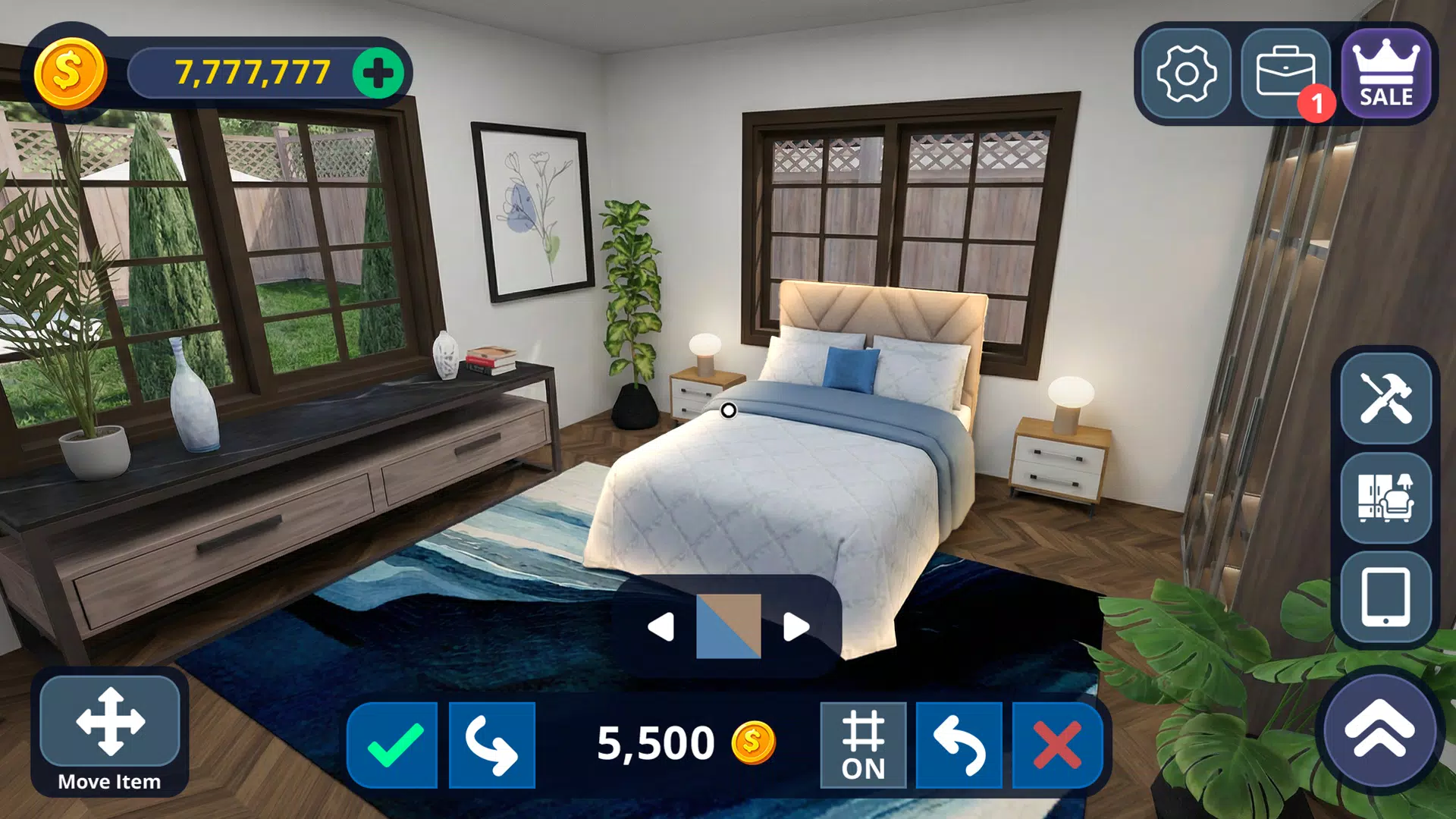Toggle the grid ON switch
This screenshot has width=1456, height=819.
click(864, 745)
